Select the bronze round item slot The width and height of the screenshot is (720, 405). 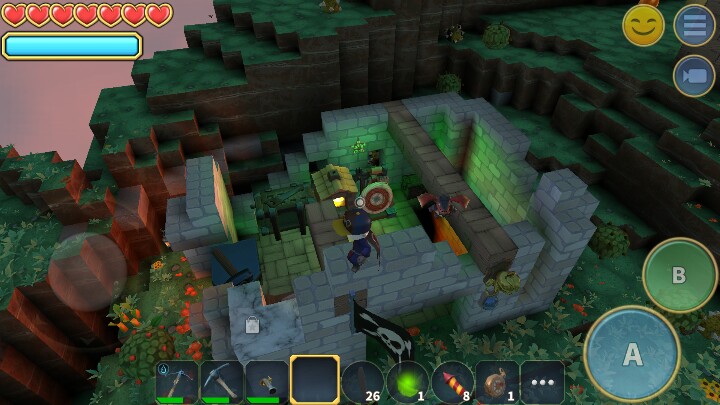[497, 382]
